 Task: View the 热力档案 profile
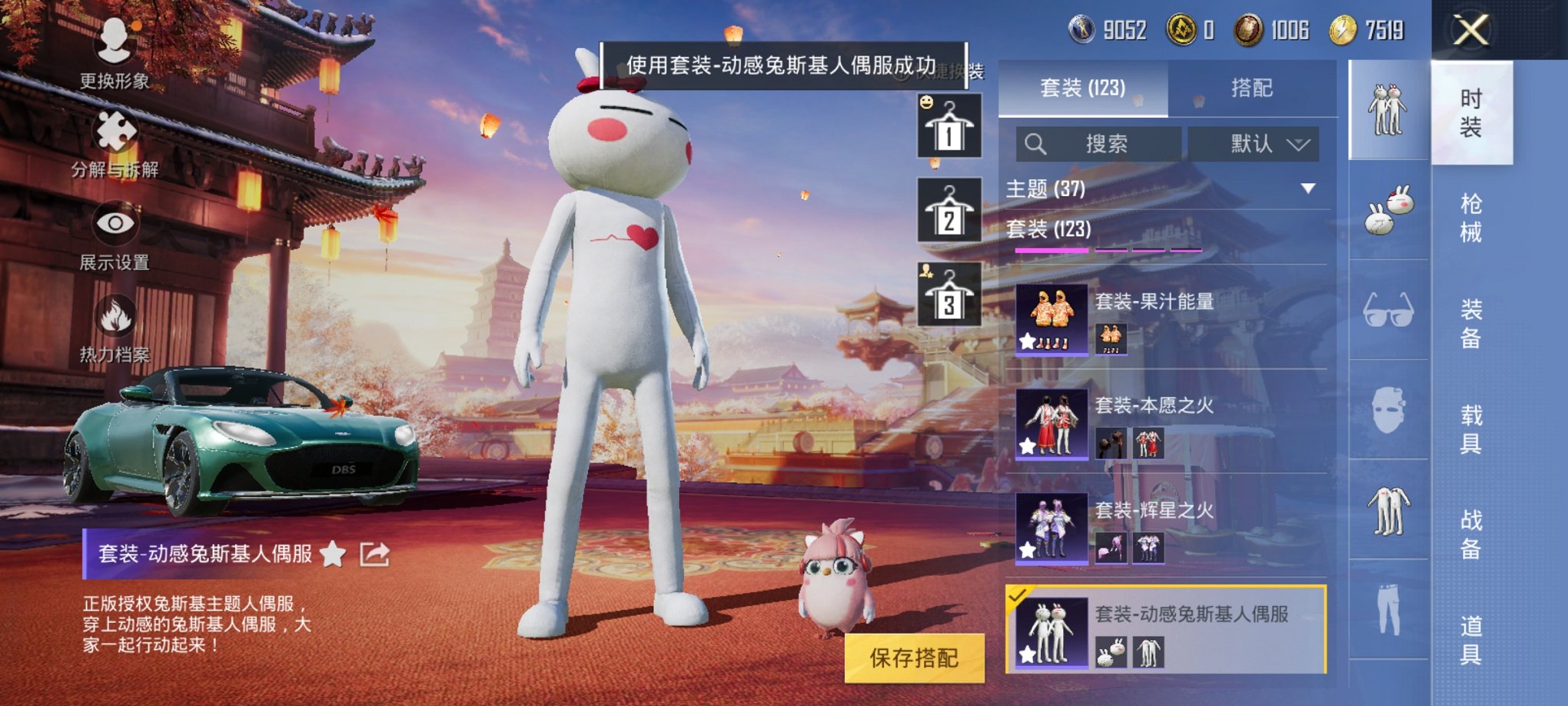tap(114, 326)
